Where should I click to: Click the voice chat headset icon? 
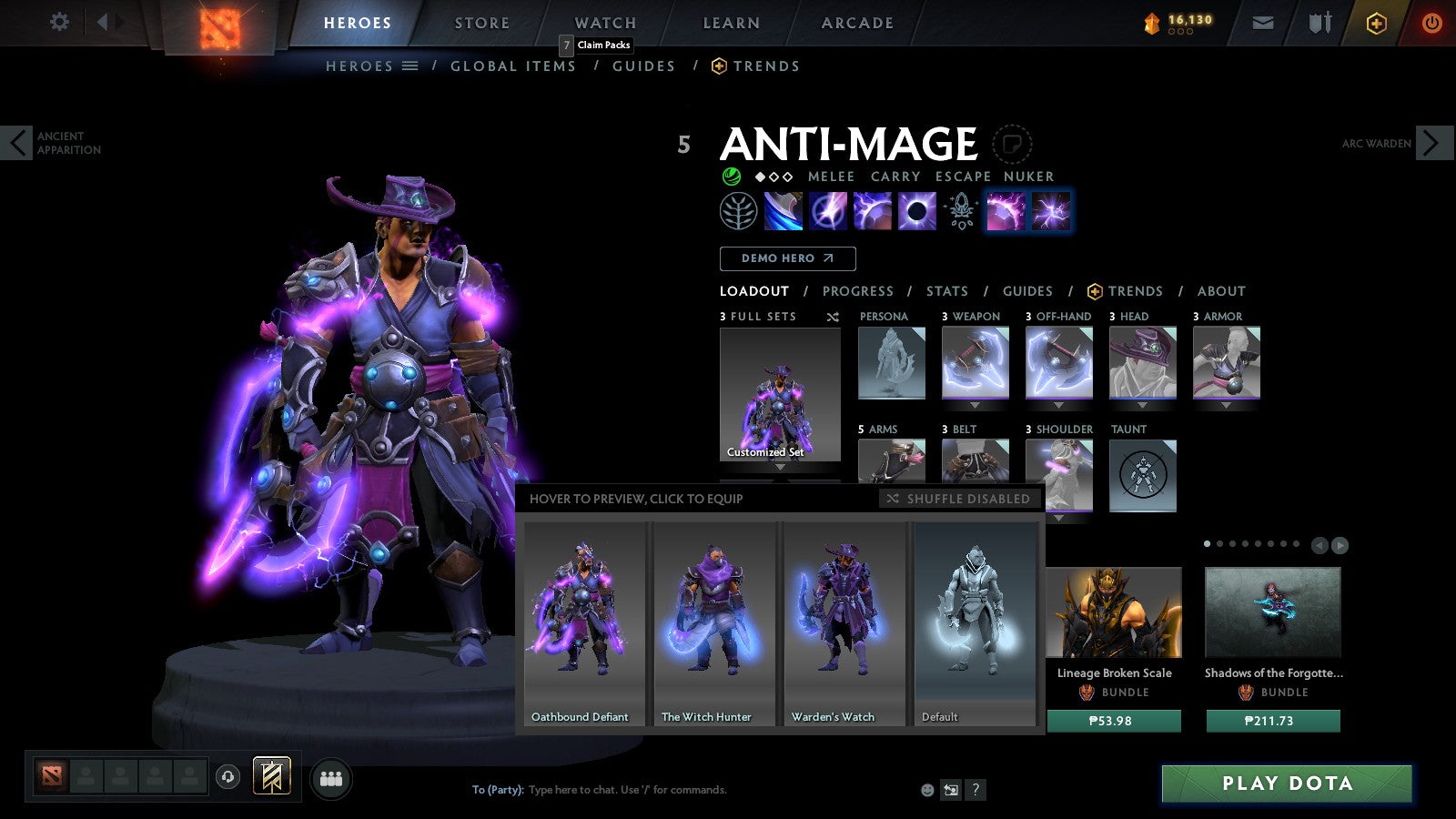pos(227,780)
